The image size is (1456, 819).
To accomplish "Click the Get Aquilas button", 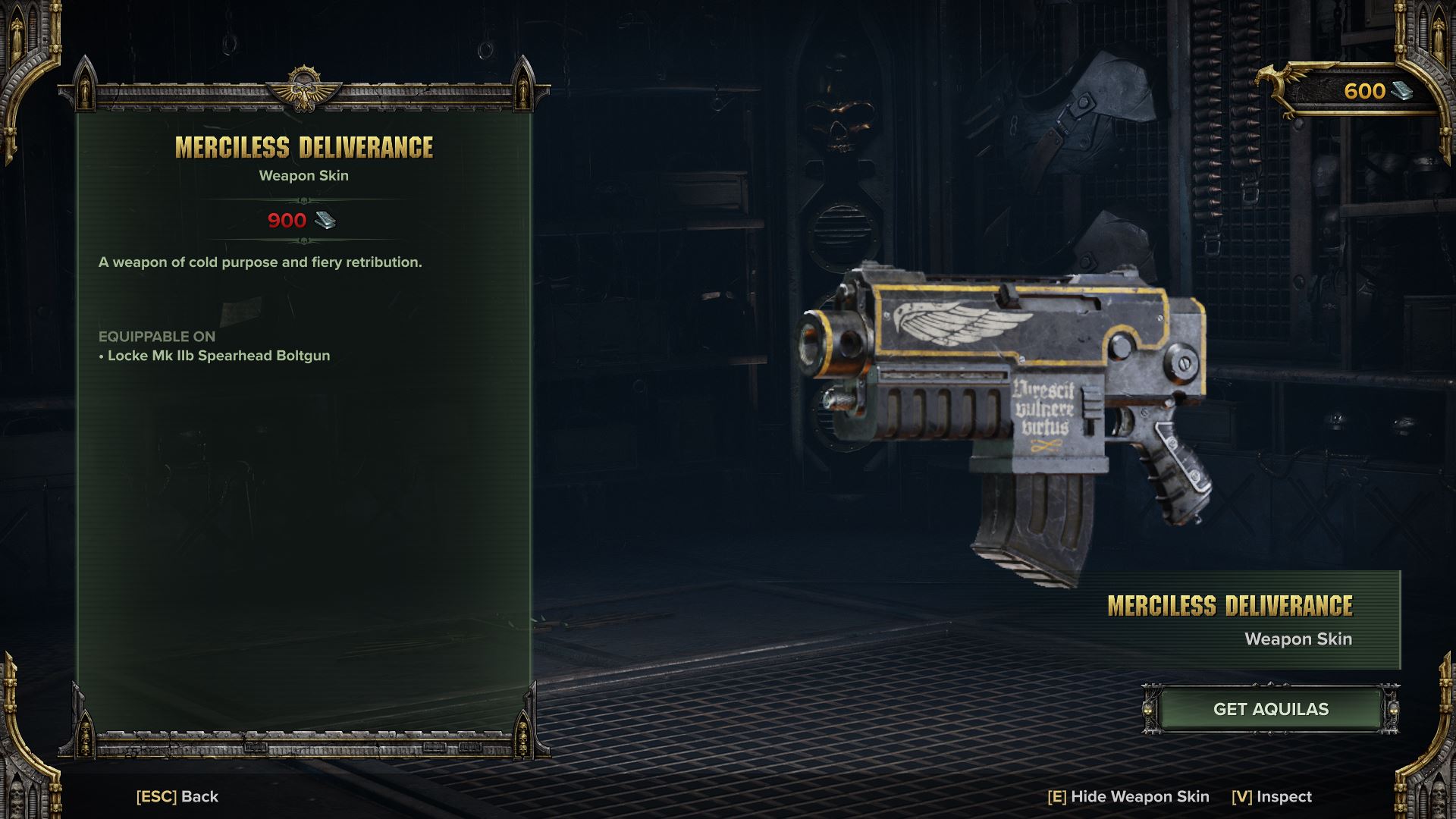I will [1270, 709].
